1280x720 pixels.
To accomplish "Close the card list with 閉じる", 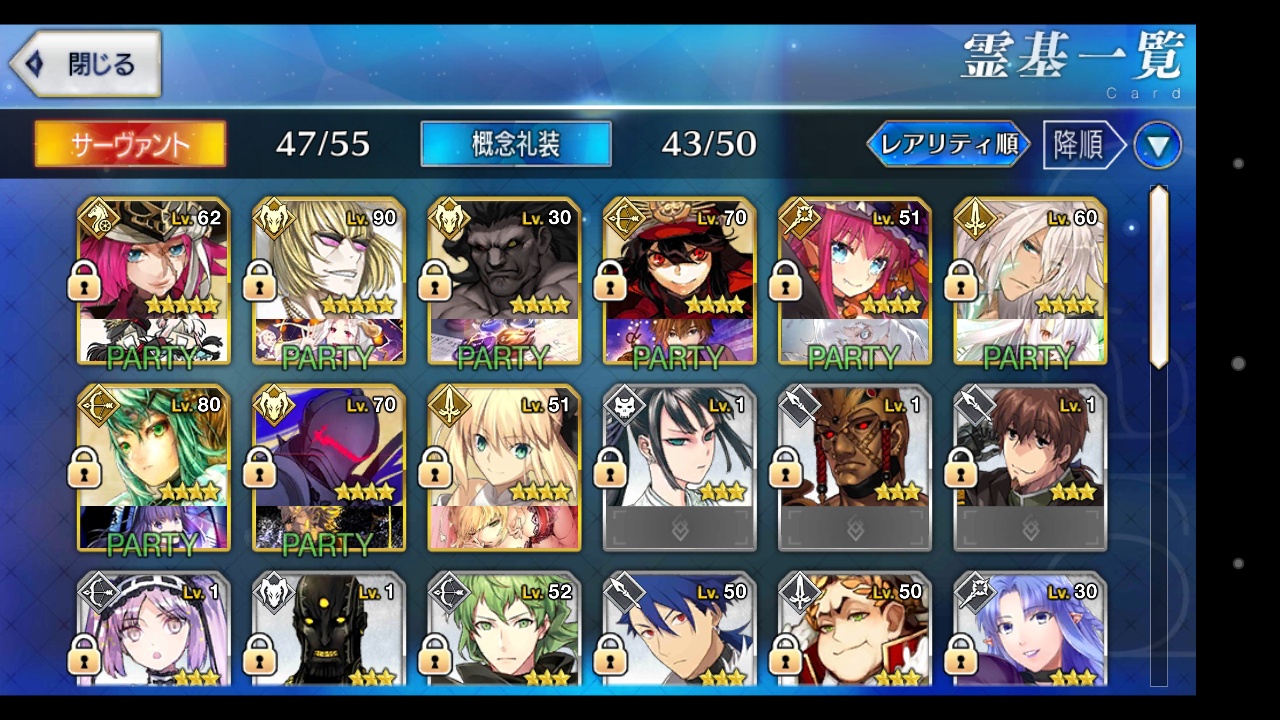I will click(x=86, y=64).
